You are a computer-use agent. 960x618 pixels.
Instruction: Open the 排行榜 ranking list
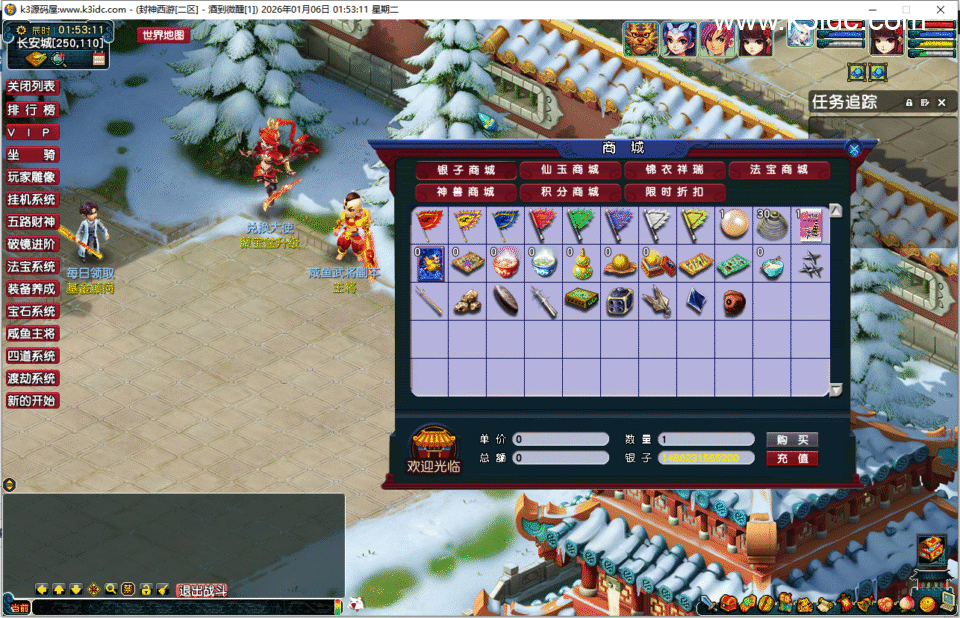click(32, 110)
